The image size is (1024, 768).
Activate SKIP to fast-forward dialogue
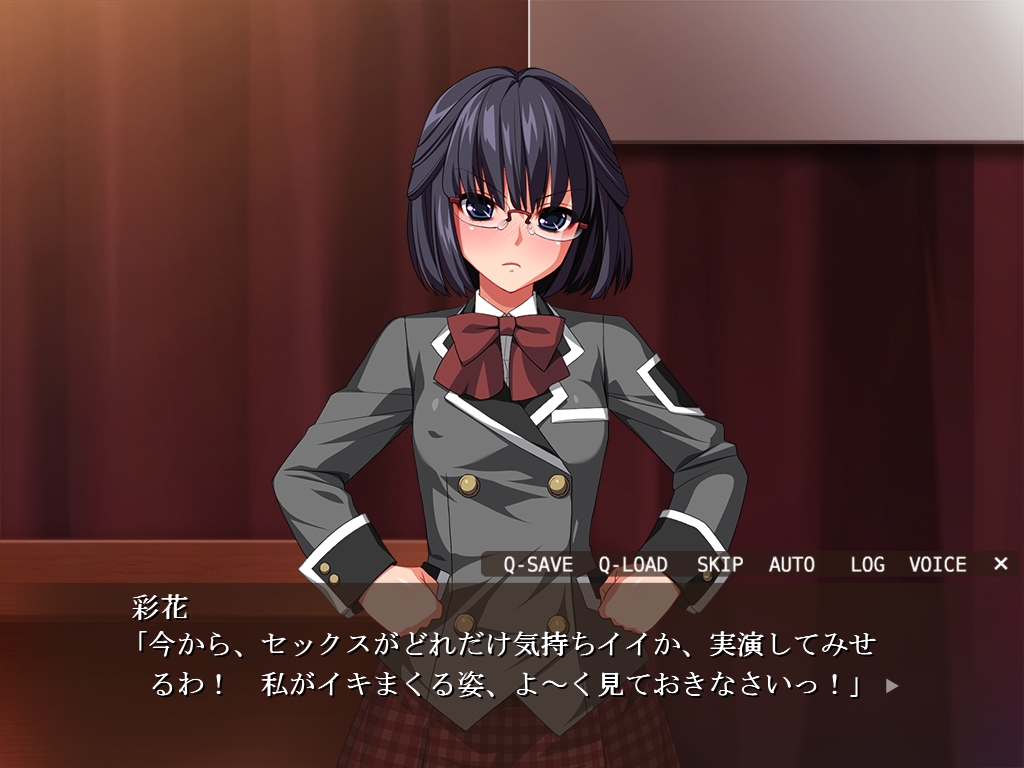720,564
